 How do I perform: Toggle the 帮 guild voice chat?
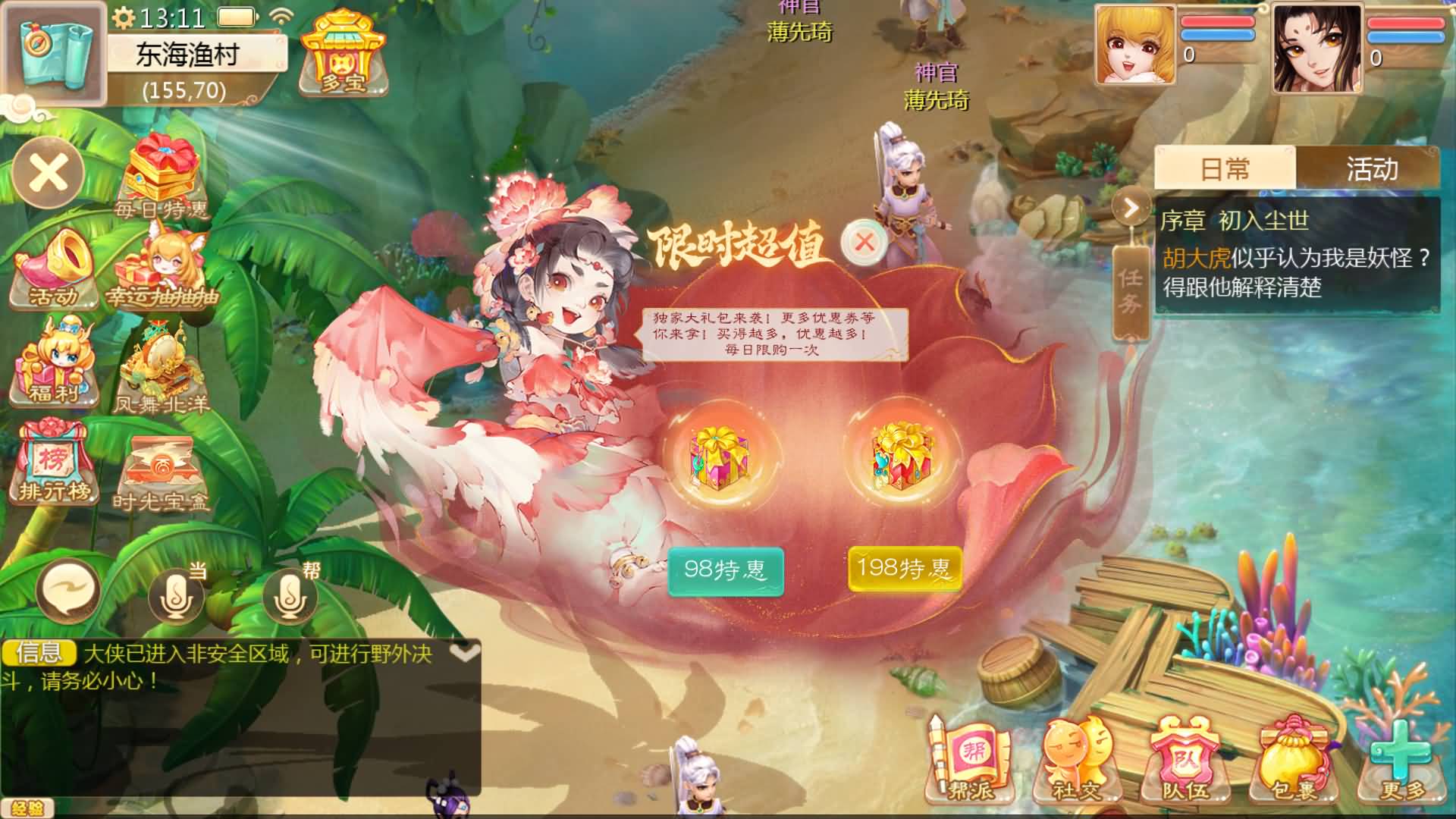tap(290, 595)
